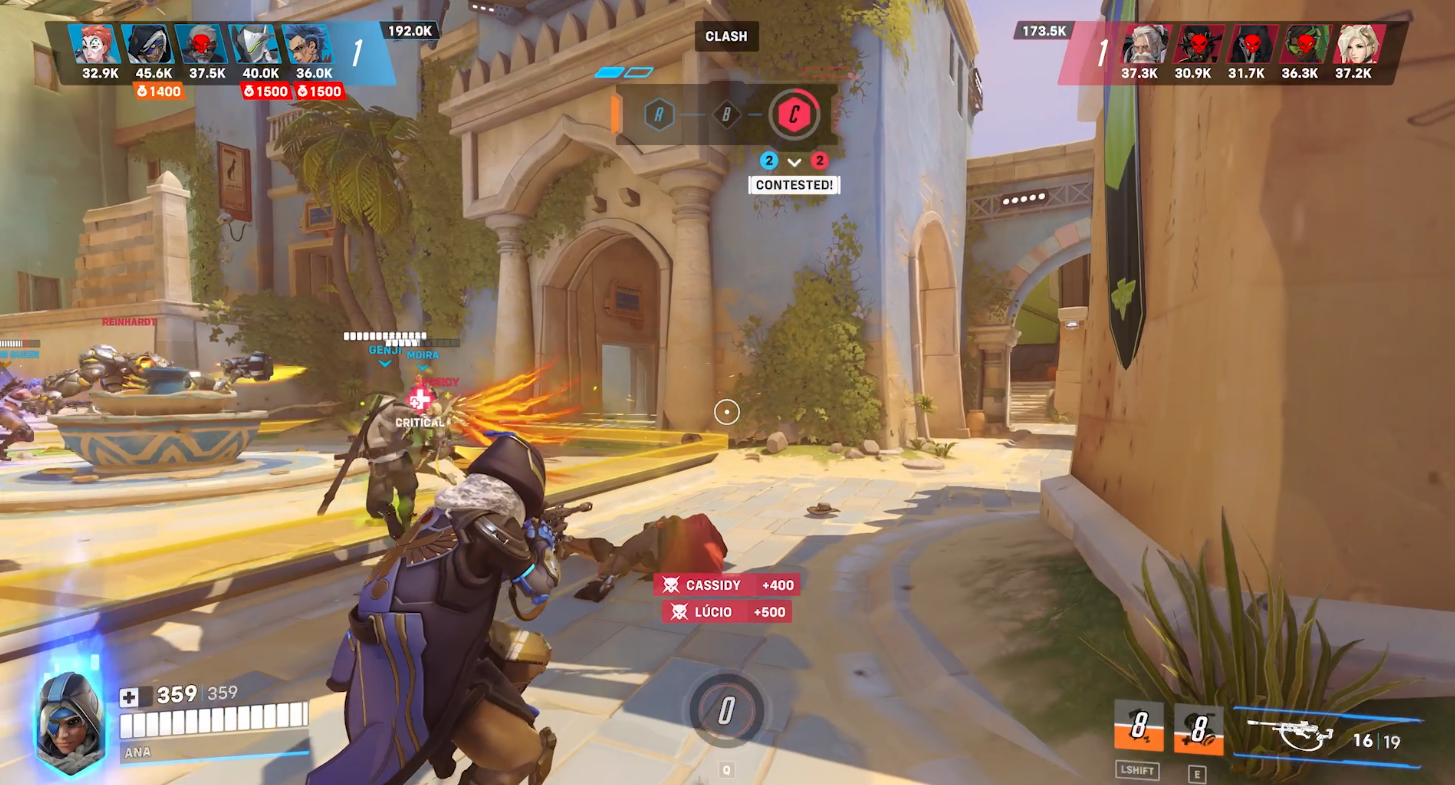Click the Clash game mode label
The width and height of the screenshot is (1455, 785).
[x=726, y=37]
